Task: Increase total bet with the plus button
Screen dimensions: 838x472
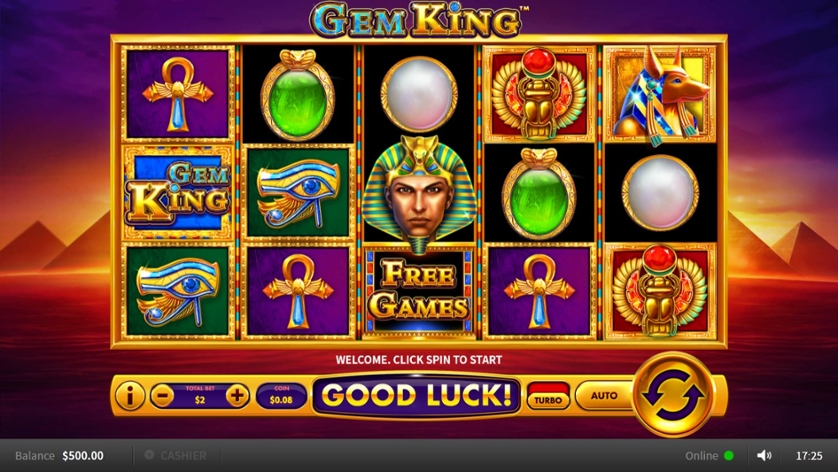Action: 237,396
